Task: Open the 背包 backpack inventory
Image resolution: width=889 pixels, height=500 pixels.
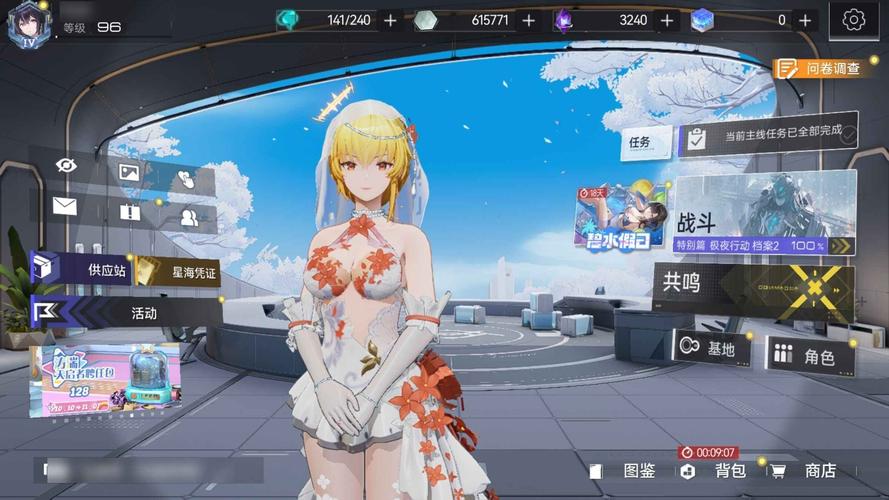Action: click(720, 471)
